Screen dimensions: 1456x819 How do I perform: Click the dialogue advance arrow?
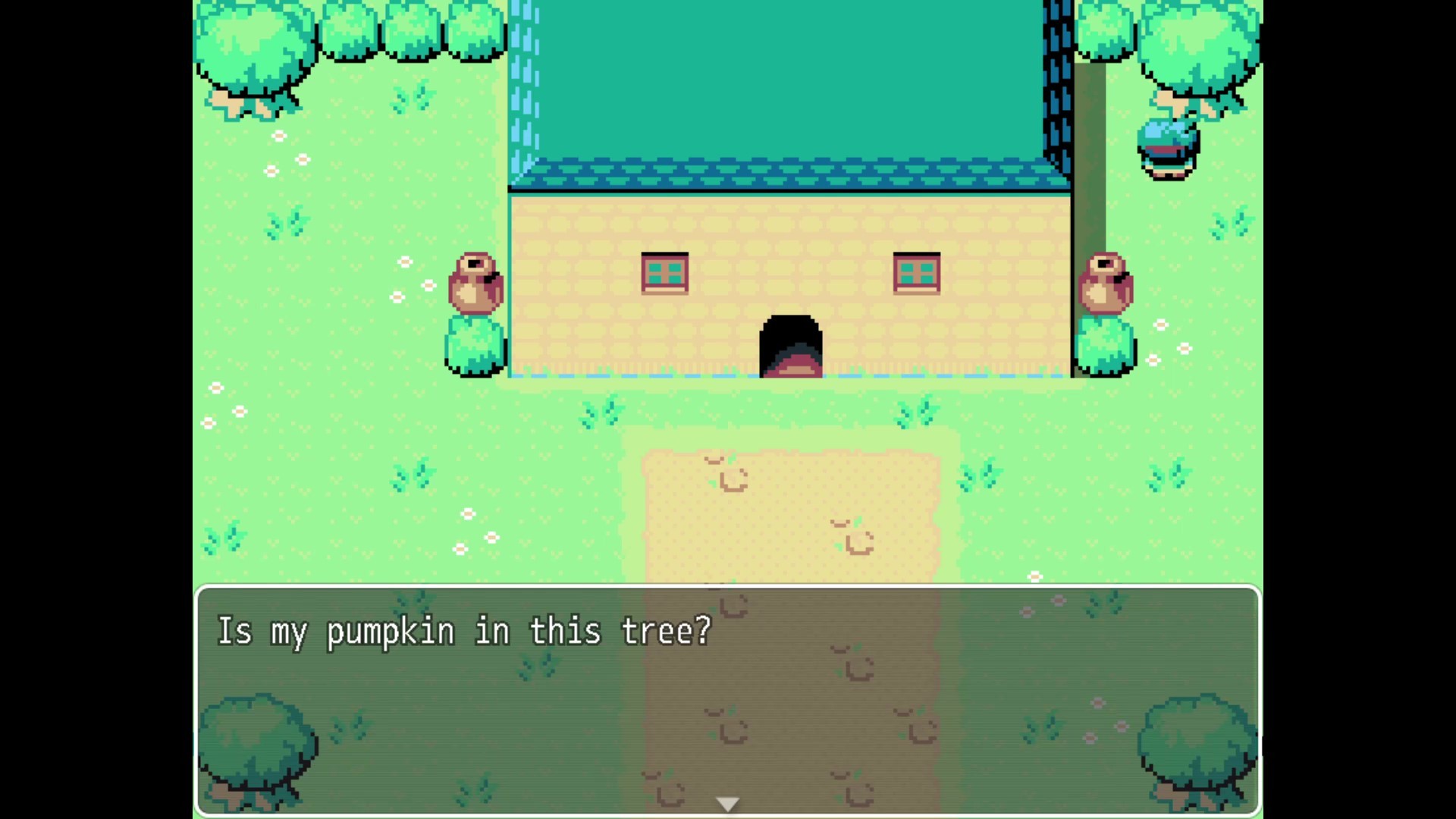coord(727,802)
